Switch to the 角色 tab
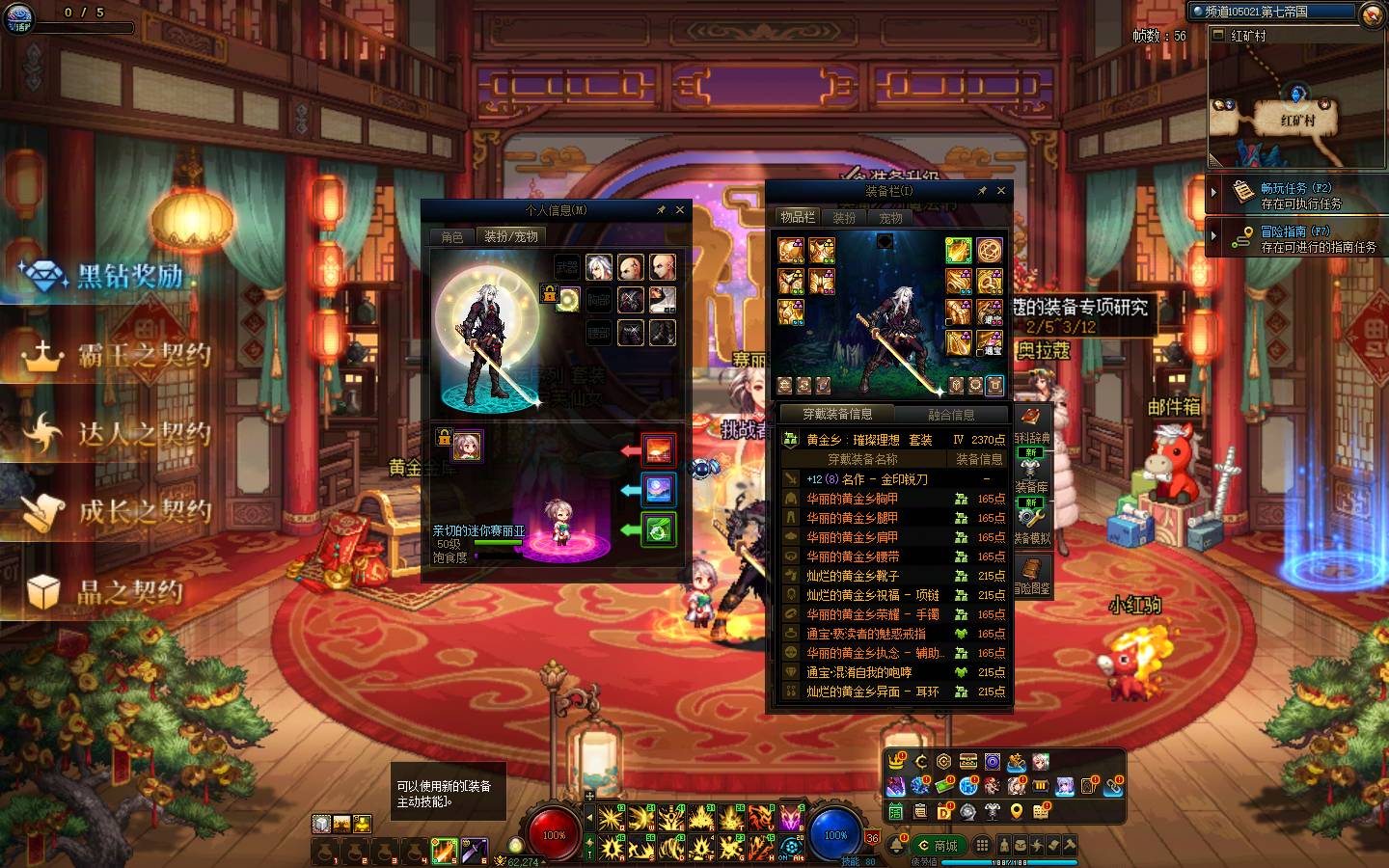Viewport: 1389px width, 868px height. pos(452,236)
